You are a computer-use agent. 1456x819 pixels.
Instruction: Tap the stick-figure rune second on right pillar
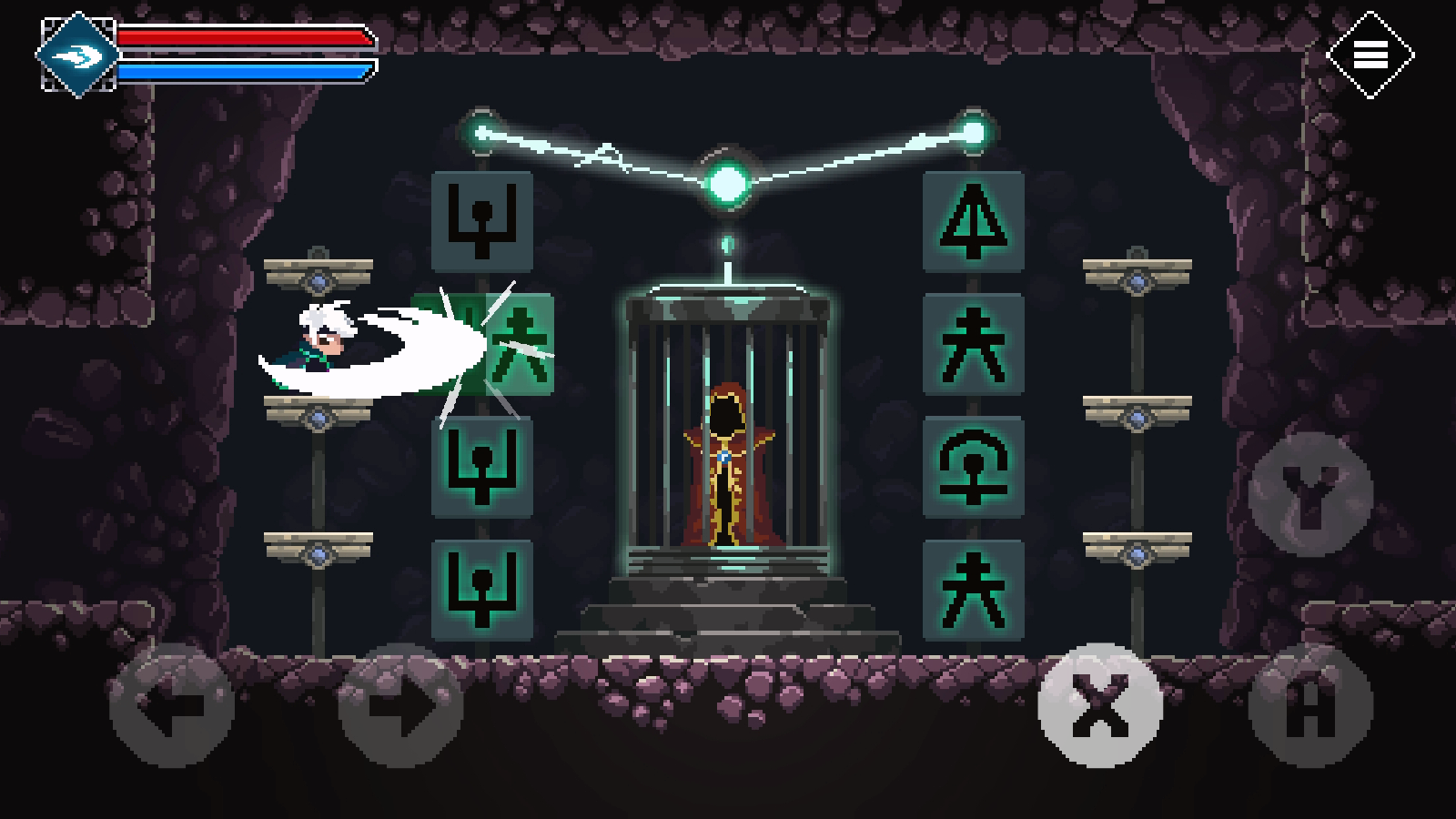[x=971, y=346]
